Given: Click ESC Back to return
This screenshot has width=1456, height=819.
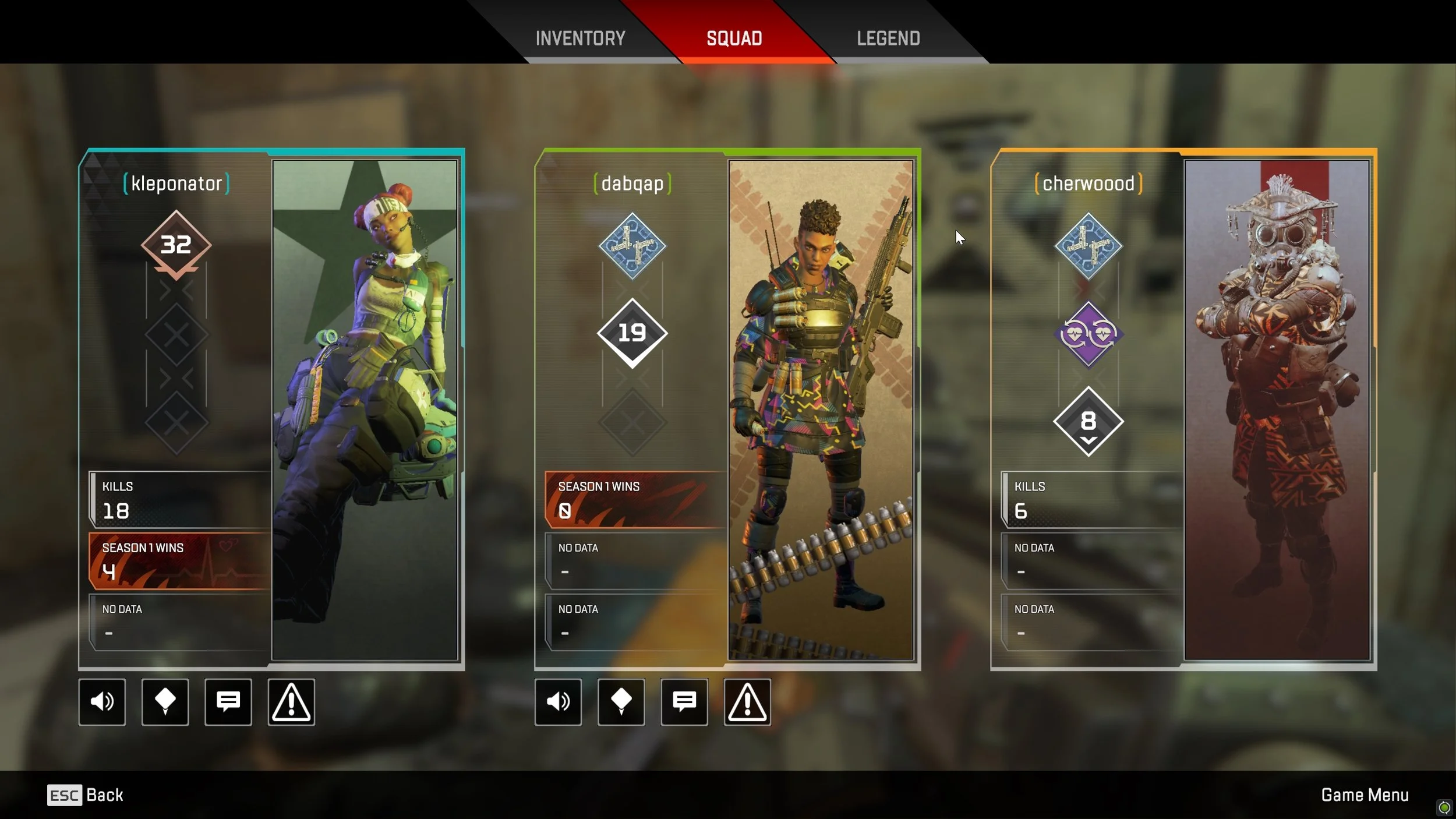Looking at the screenshot, I should [x=84, y=795].
